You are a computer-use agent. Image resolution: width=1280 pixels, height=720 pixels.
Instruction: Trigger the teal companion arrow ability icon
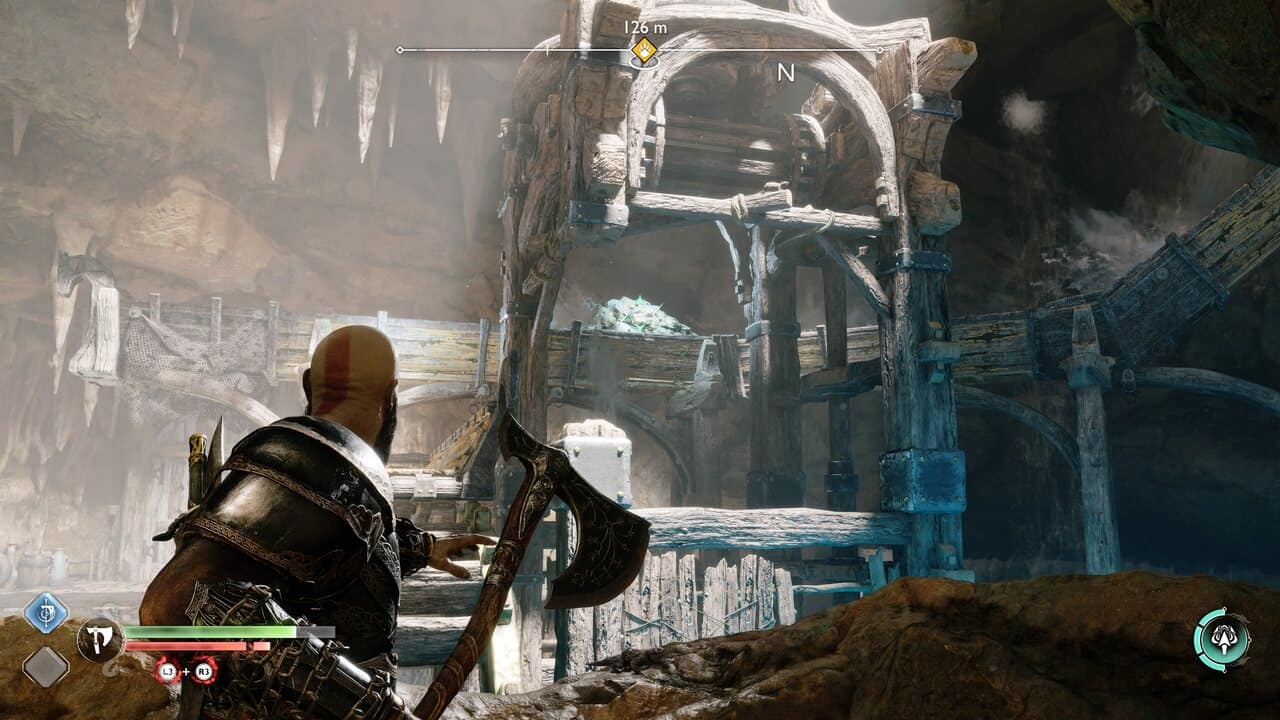[x=1222, y=640]
